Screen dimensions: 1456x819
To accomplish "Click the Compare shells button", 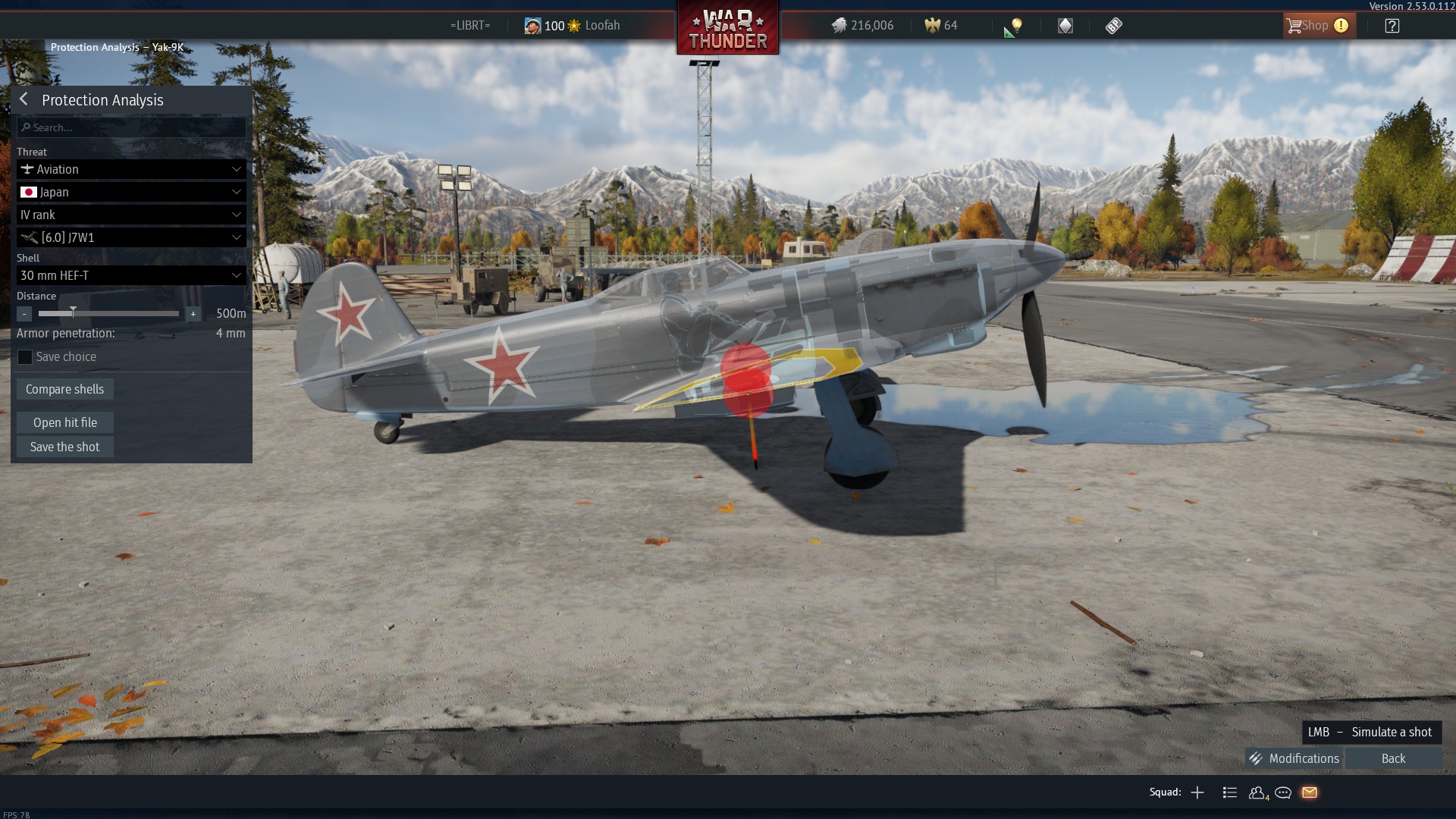I will 65,389.
